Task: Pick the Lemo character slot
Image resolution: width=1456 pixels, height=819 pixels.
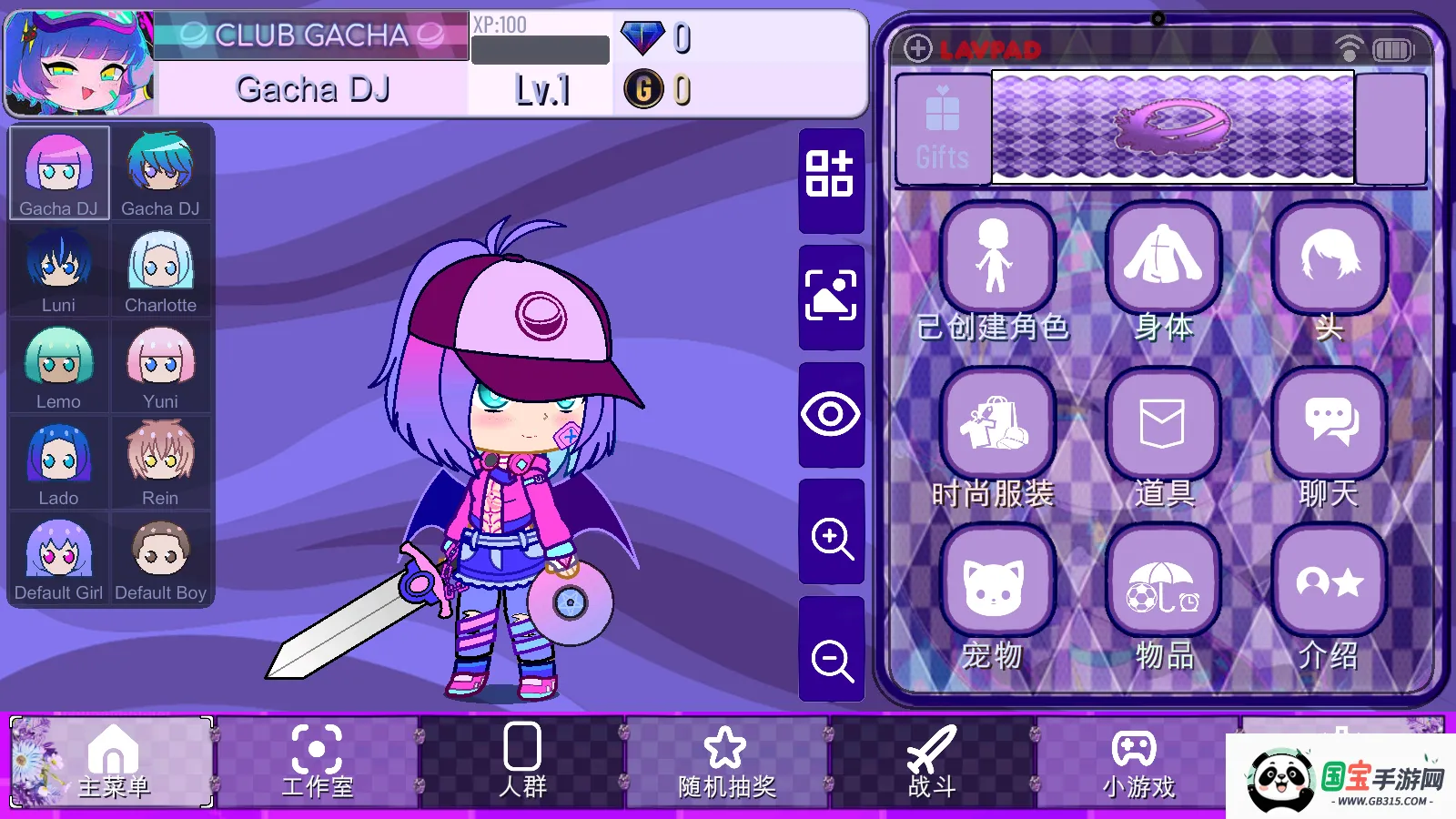Action: coord(59,367)
